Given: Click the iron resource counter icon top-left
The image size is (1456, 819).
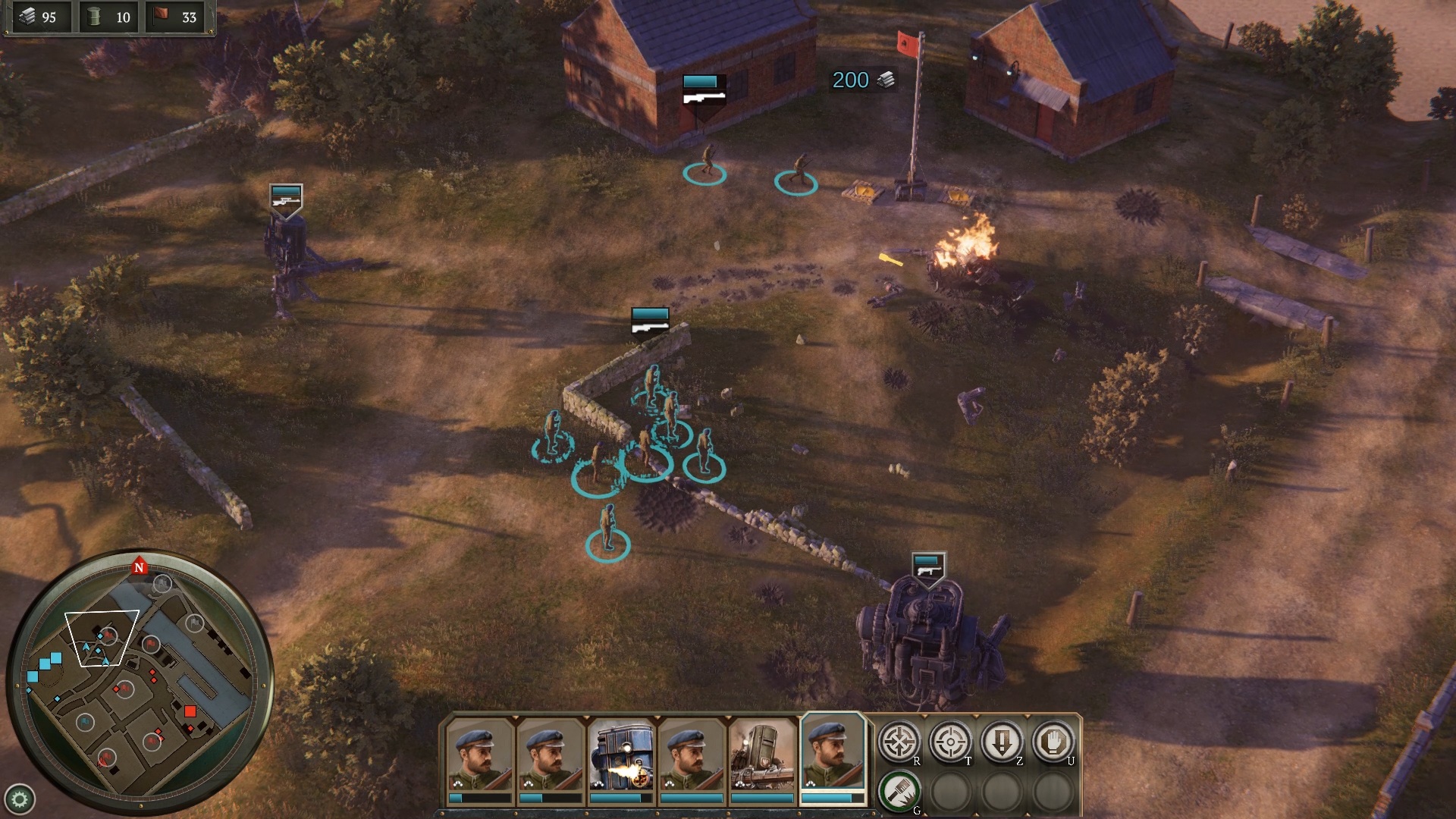Looking at the screenshot, I should pyautogui.click(x=27, y=17).
